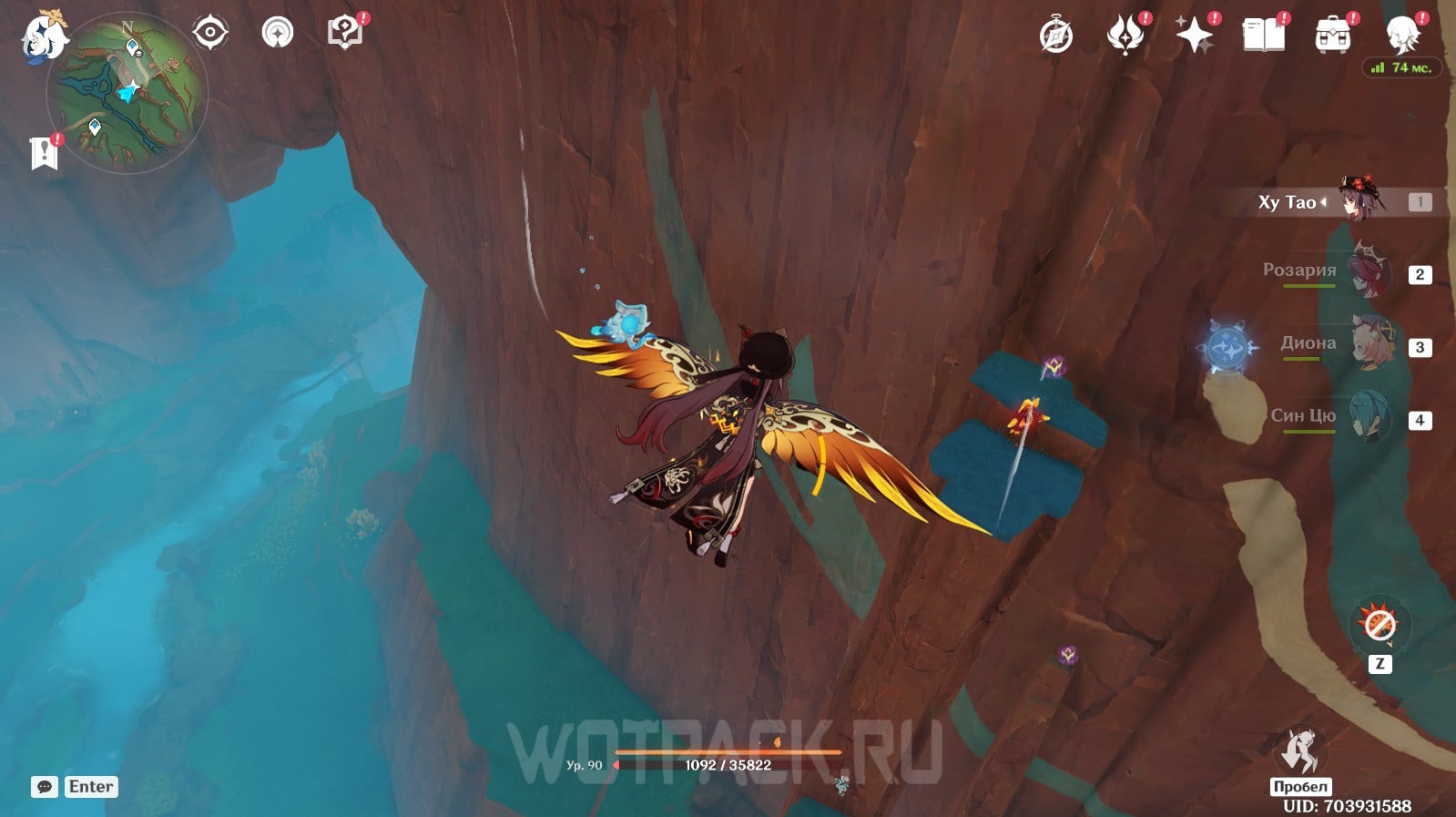Activate the disabled gadget icon
Viewport: 1456px width, 817px height.
click(x=1379, y=625)
